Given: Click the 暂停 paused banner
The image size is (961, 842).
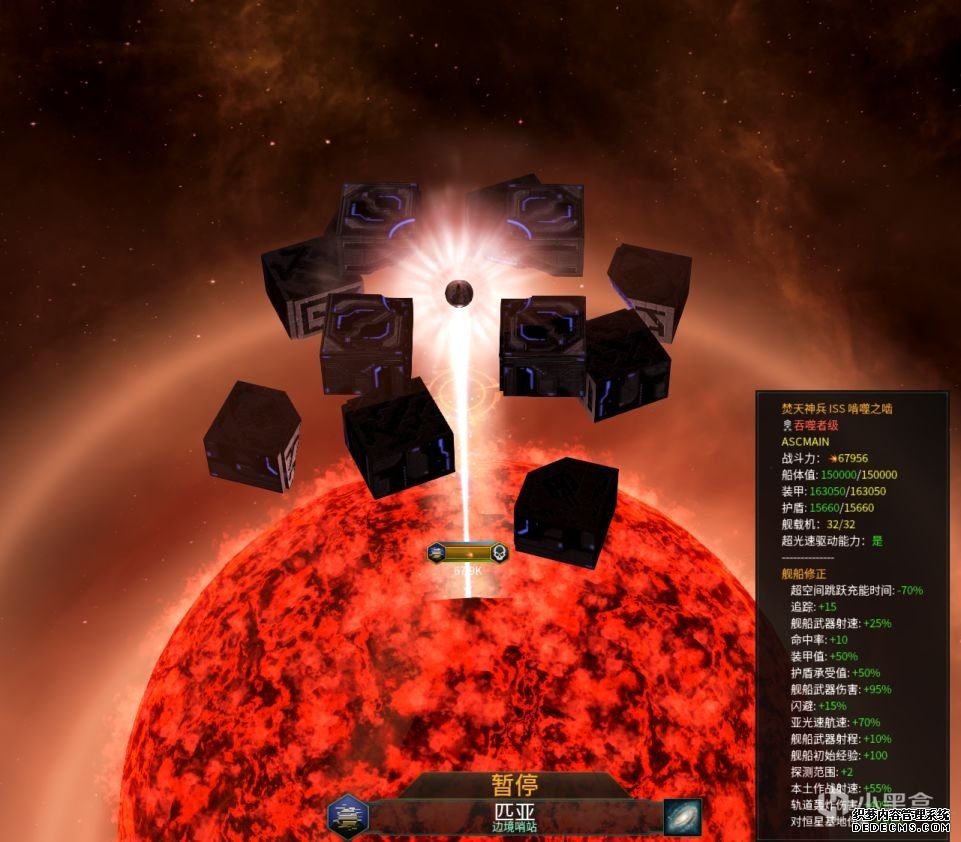Looking at the screenshot, I should tap(515, 785).
